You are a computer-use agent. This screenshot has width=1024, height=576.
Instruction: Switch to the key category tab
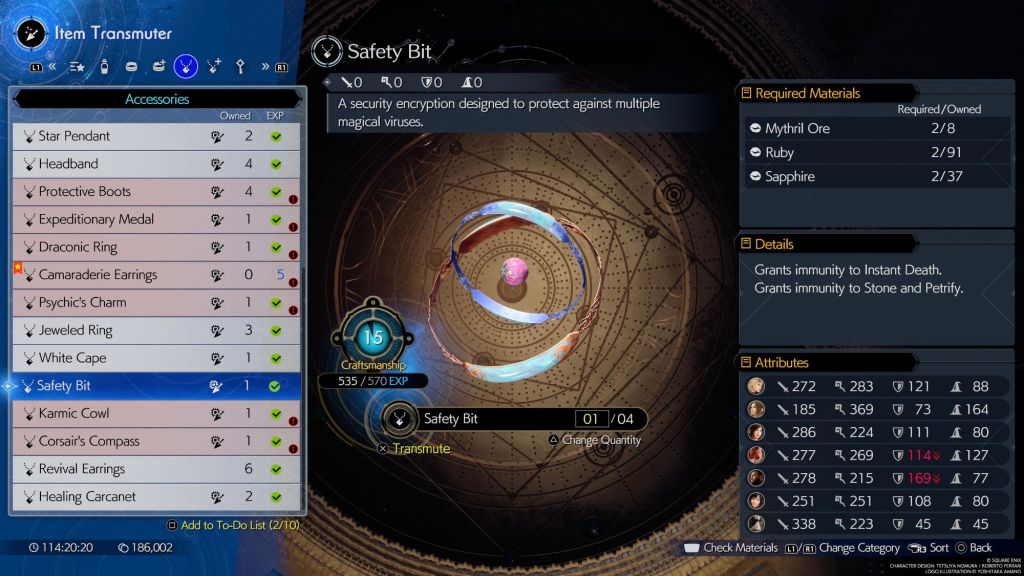coord(240,66)
